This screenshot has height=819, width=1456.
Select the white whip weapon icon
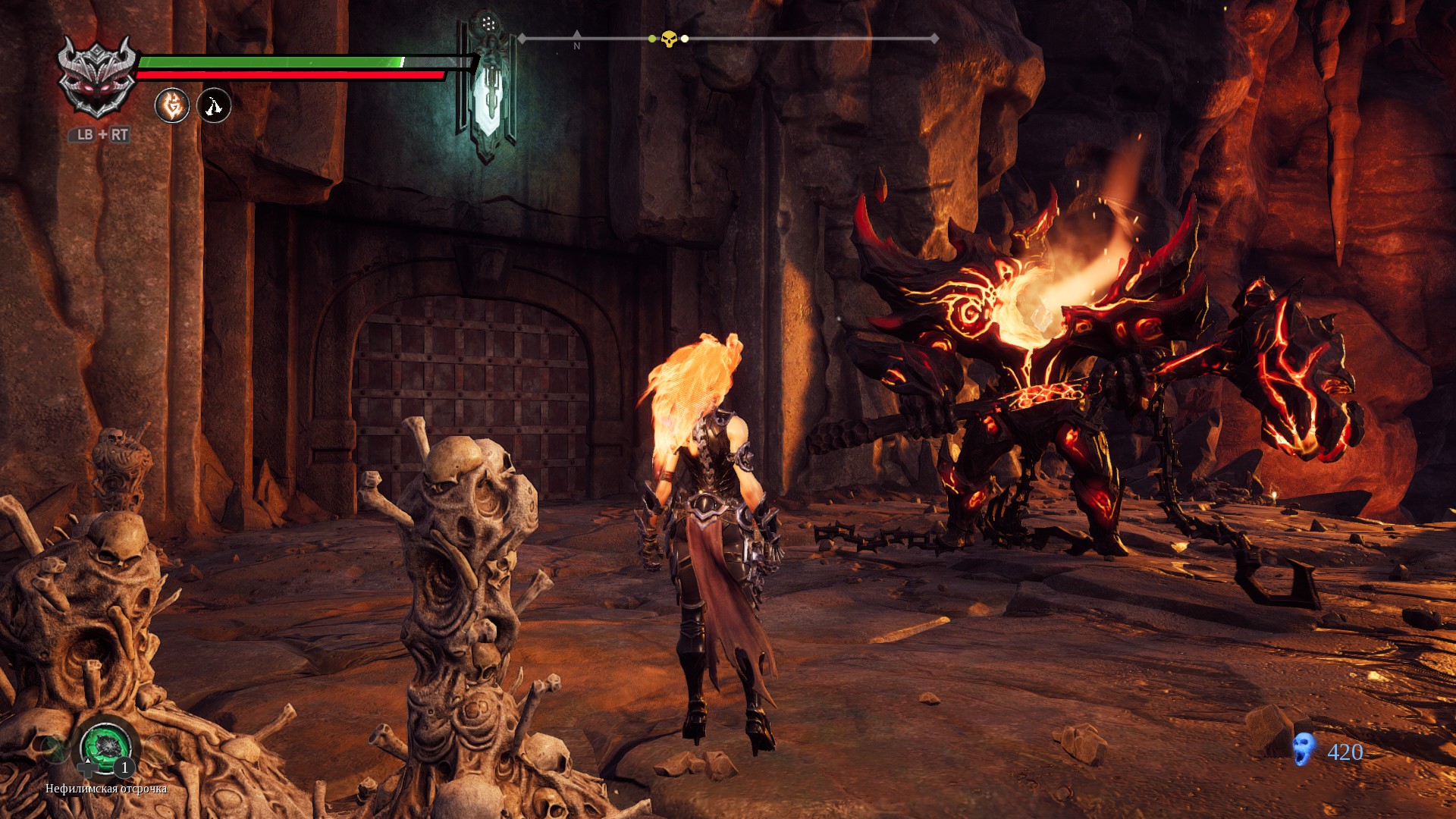(x=214, y=105)
